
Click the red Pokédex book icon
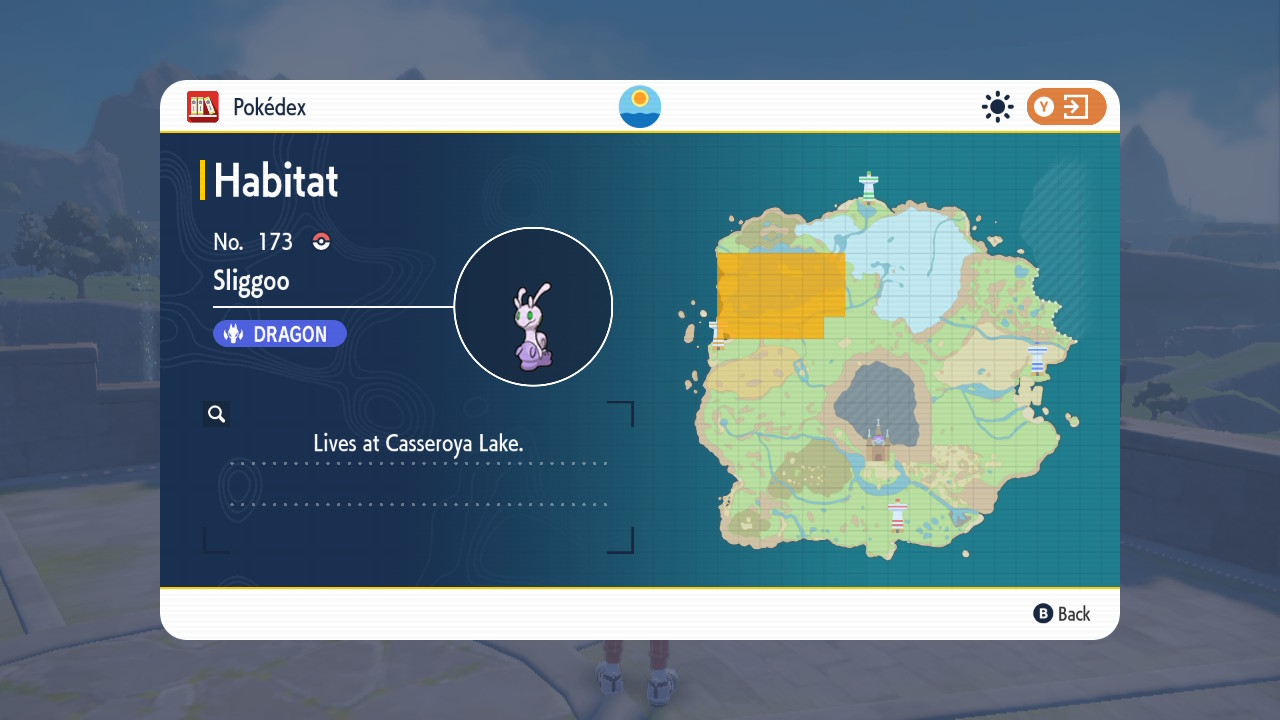[202, 107]
